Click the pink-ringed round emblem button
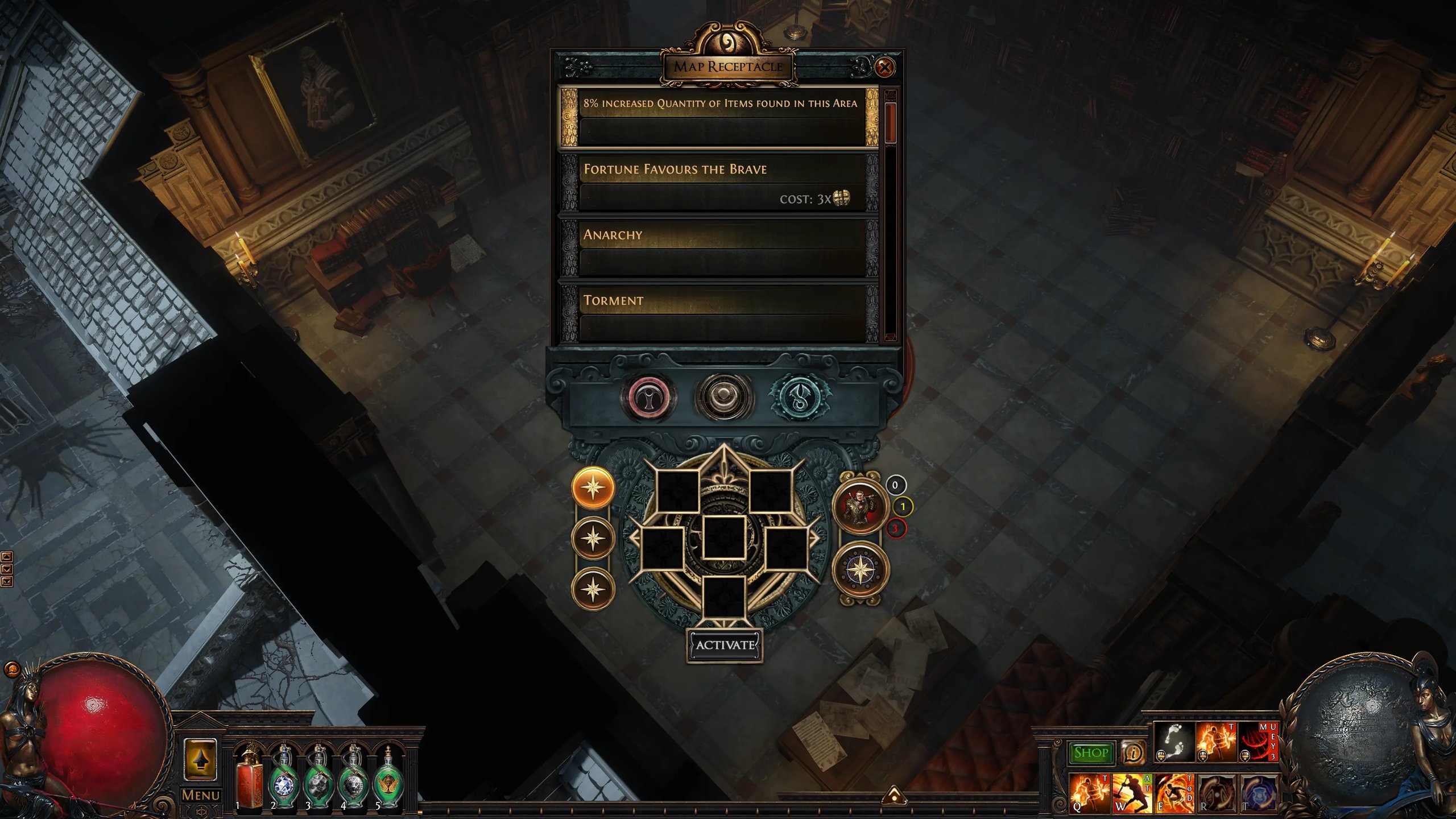This screenshot has height=819, width=1456. (649, 398)
